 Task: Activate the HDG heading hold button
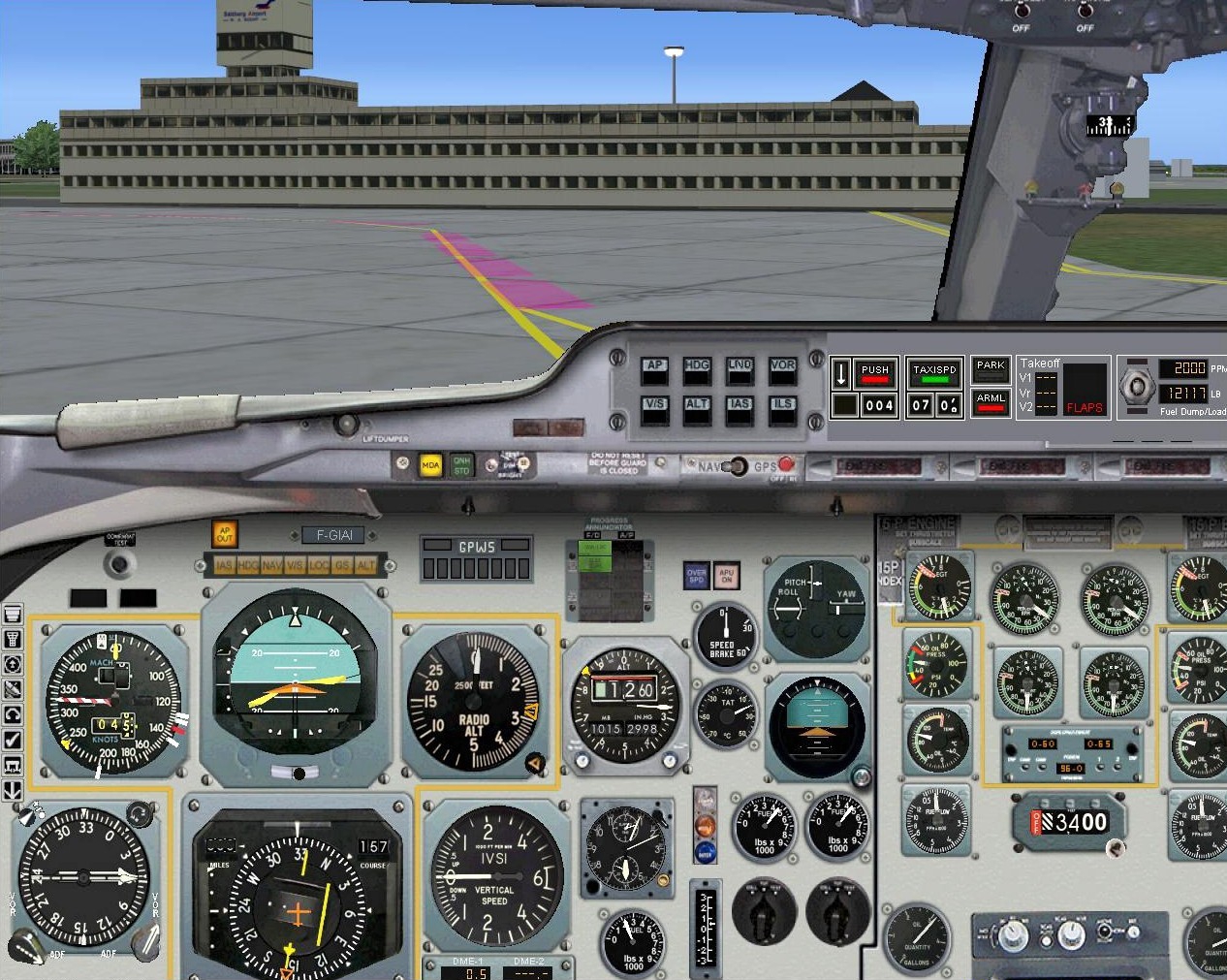697,371
